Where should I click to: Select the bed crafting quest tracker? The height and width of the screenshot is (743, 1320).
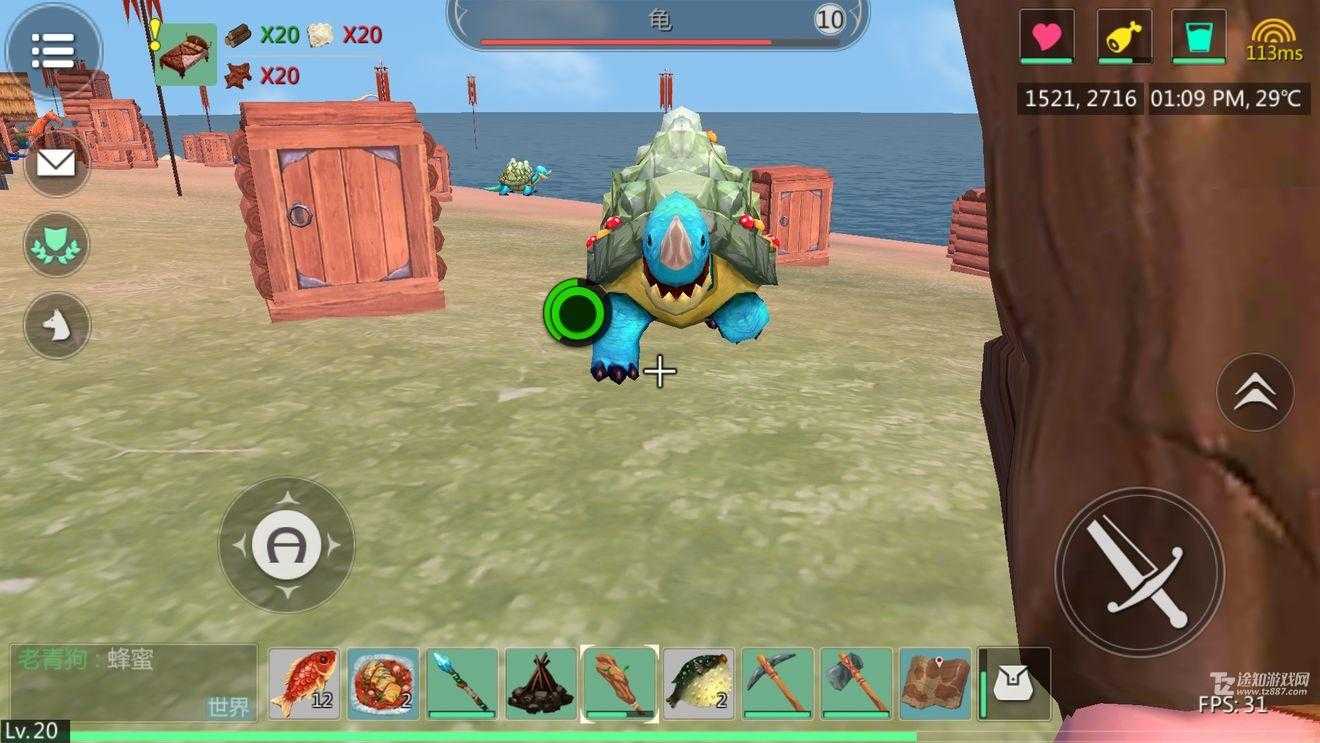tap(185, 54)
